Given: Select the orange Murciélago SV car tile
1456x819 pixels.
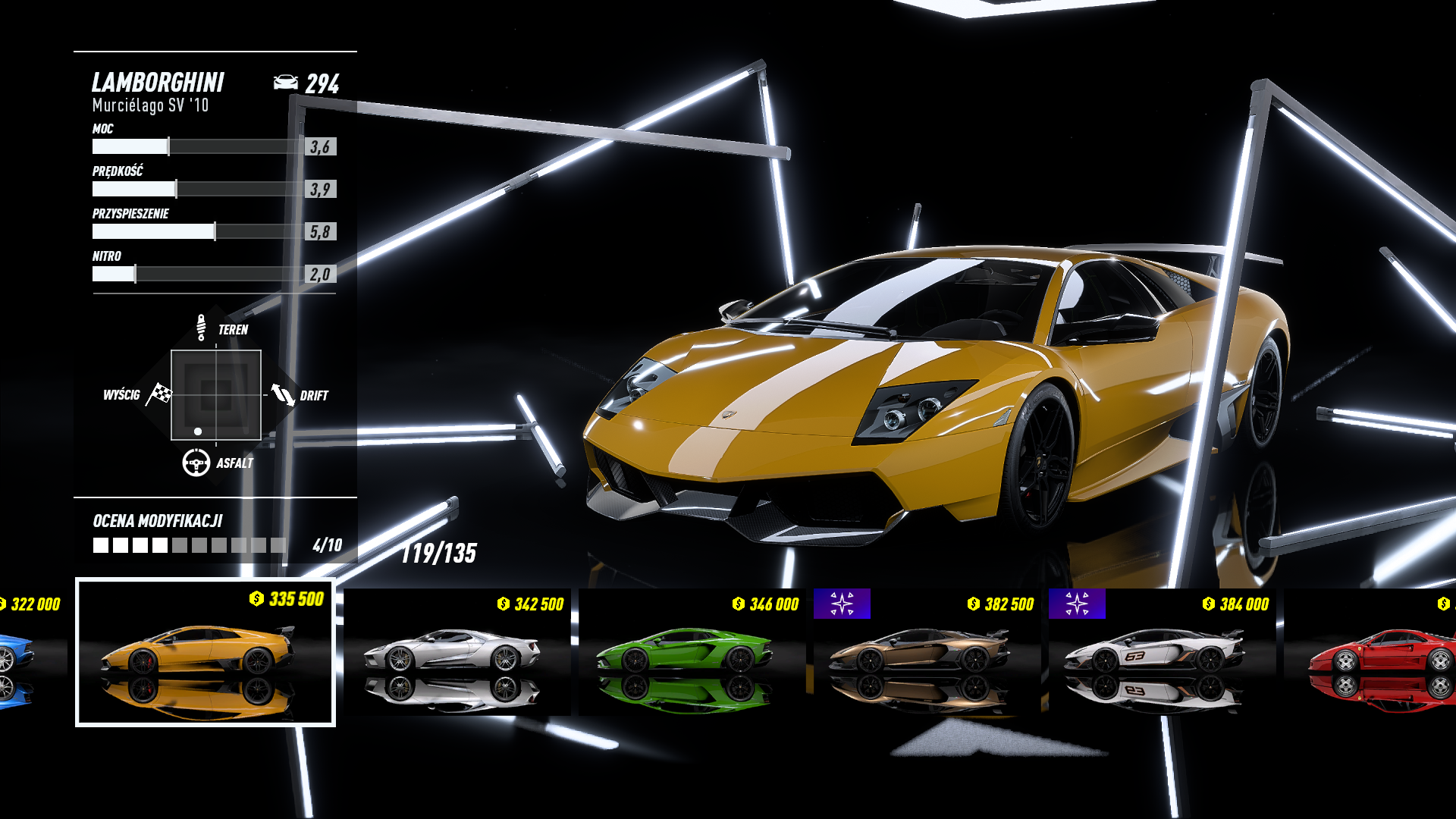Looking at the screenshot, I should coord(205,652).
